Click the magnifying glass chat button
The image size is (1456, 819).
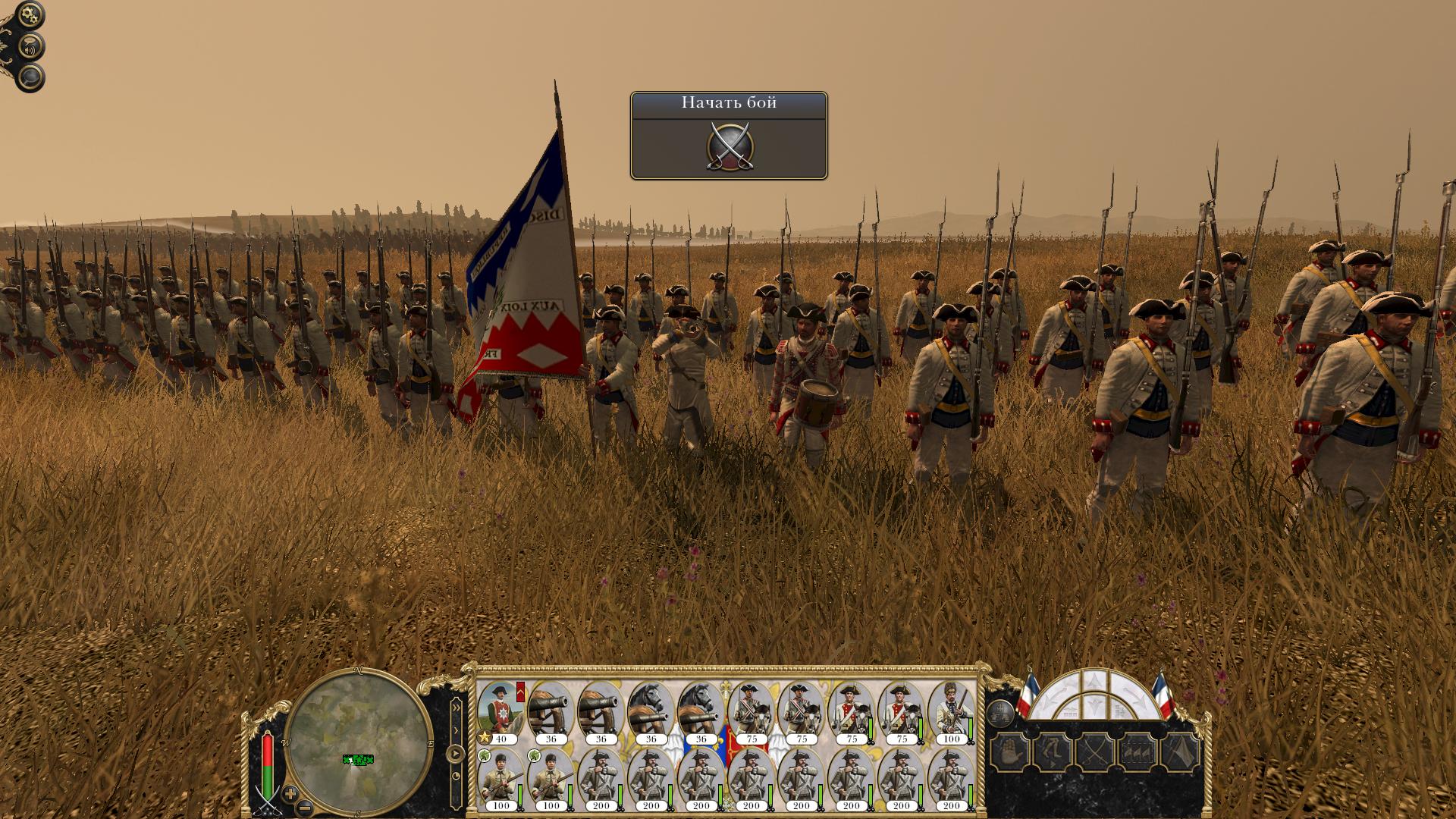[x=30, y=78]
